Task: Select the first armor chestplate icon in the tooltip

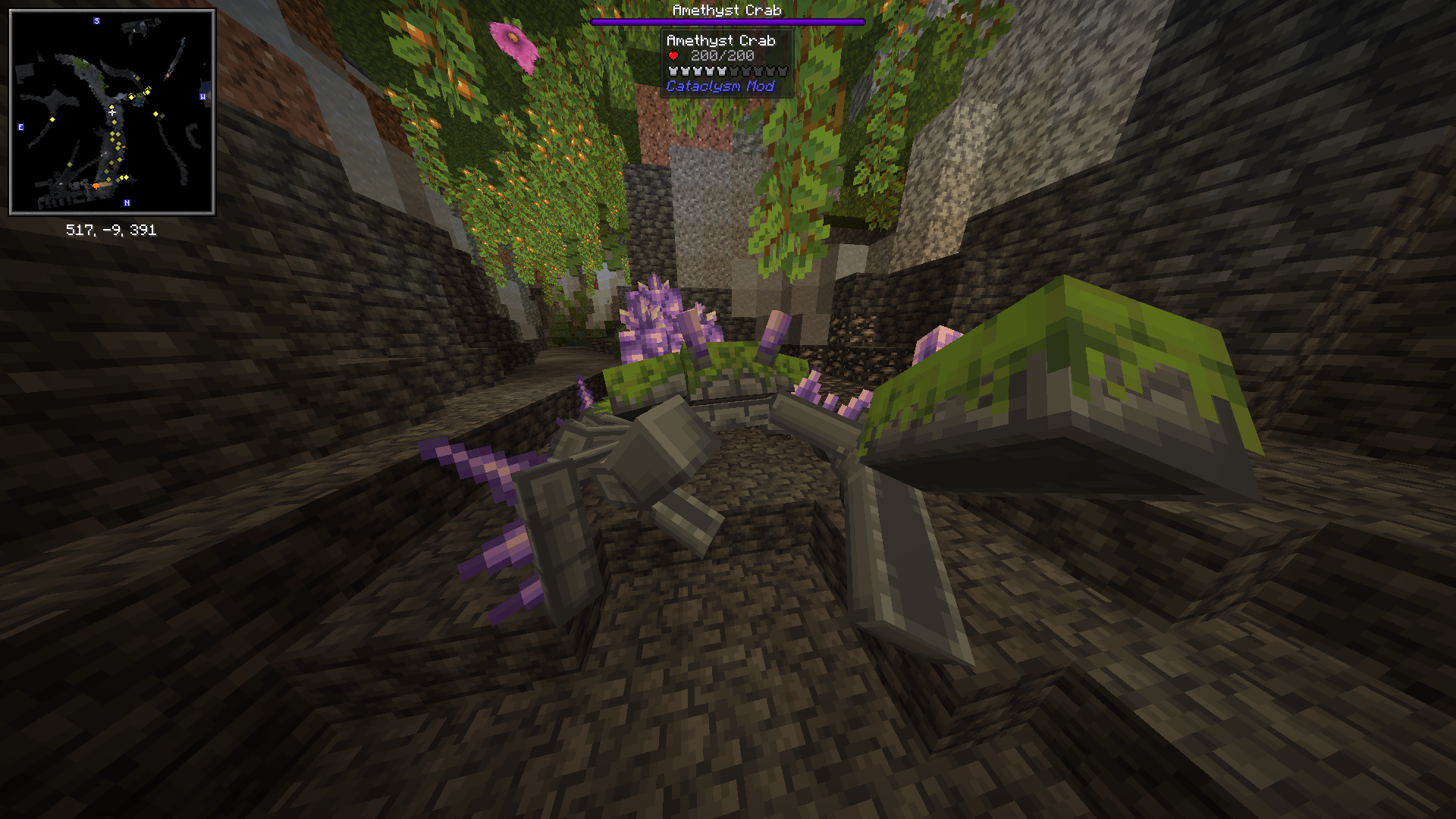Action: pos(673,71)
